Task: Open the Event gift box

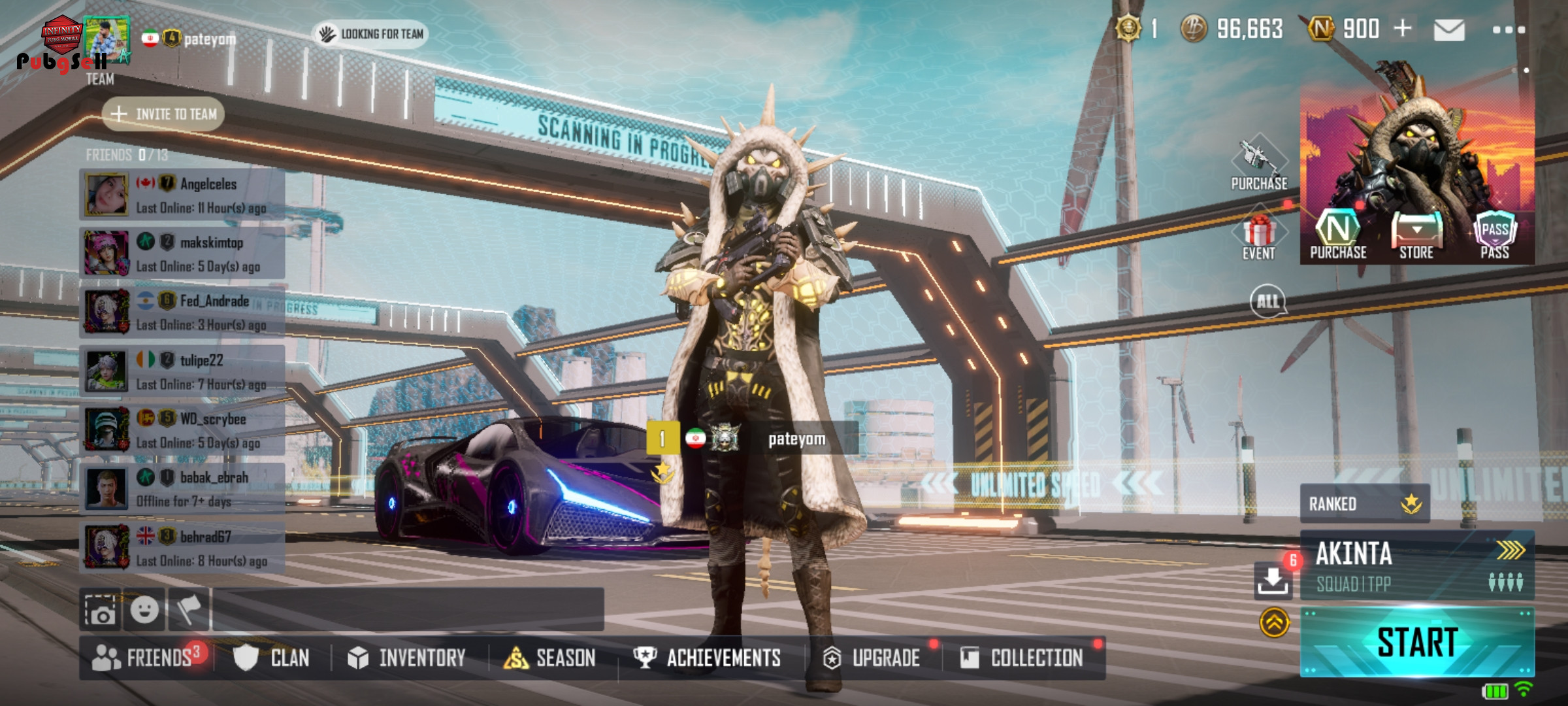Action: click(x=1259, y=237)
